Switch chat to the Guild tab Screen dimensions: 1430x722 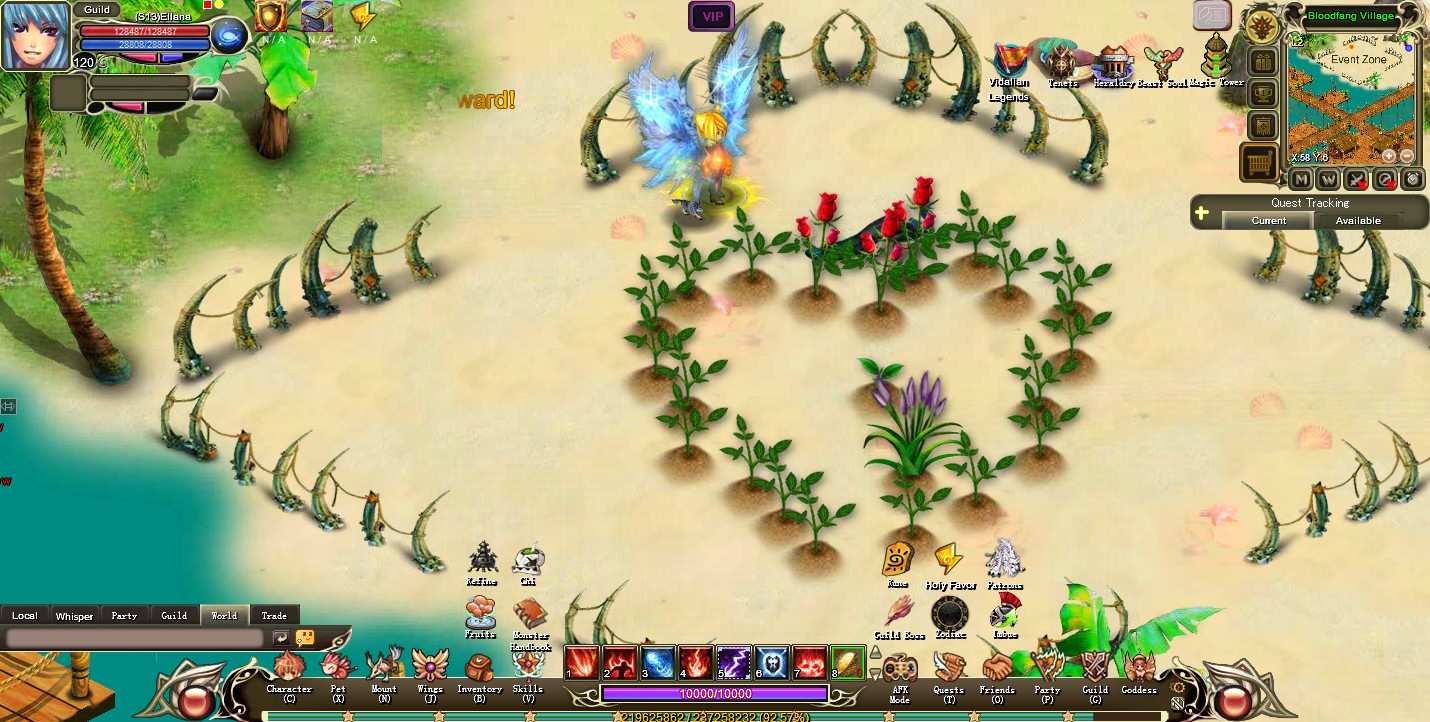pyautogui.click(x=174, y=615)
